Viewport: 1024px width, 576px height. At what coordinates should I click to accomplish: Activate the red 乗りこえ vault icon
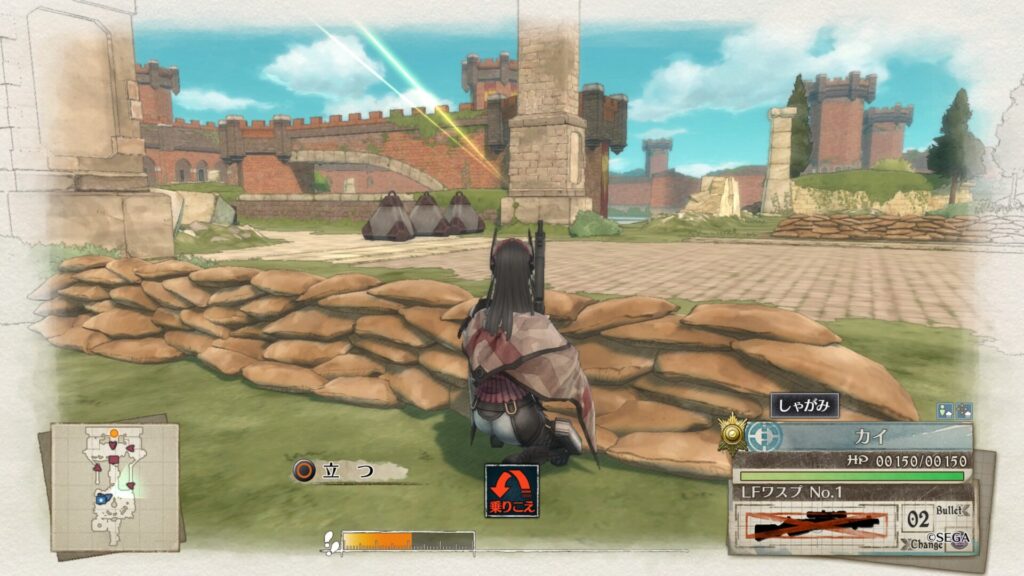click(512, 491)
